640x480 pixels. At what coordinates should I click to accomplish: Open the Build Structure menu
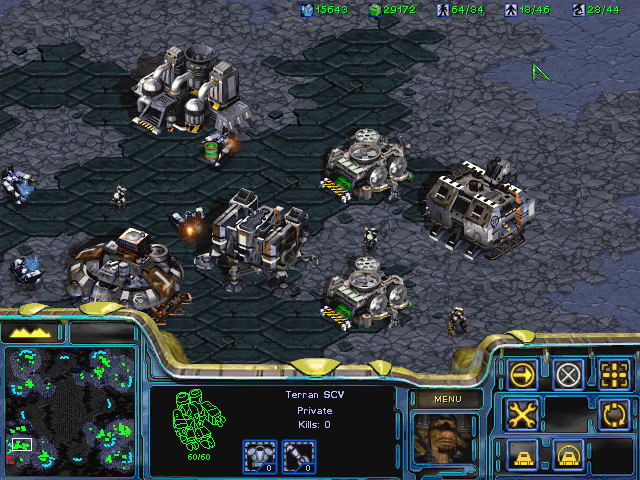point(523,453)
